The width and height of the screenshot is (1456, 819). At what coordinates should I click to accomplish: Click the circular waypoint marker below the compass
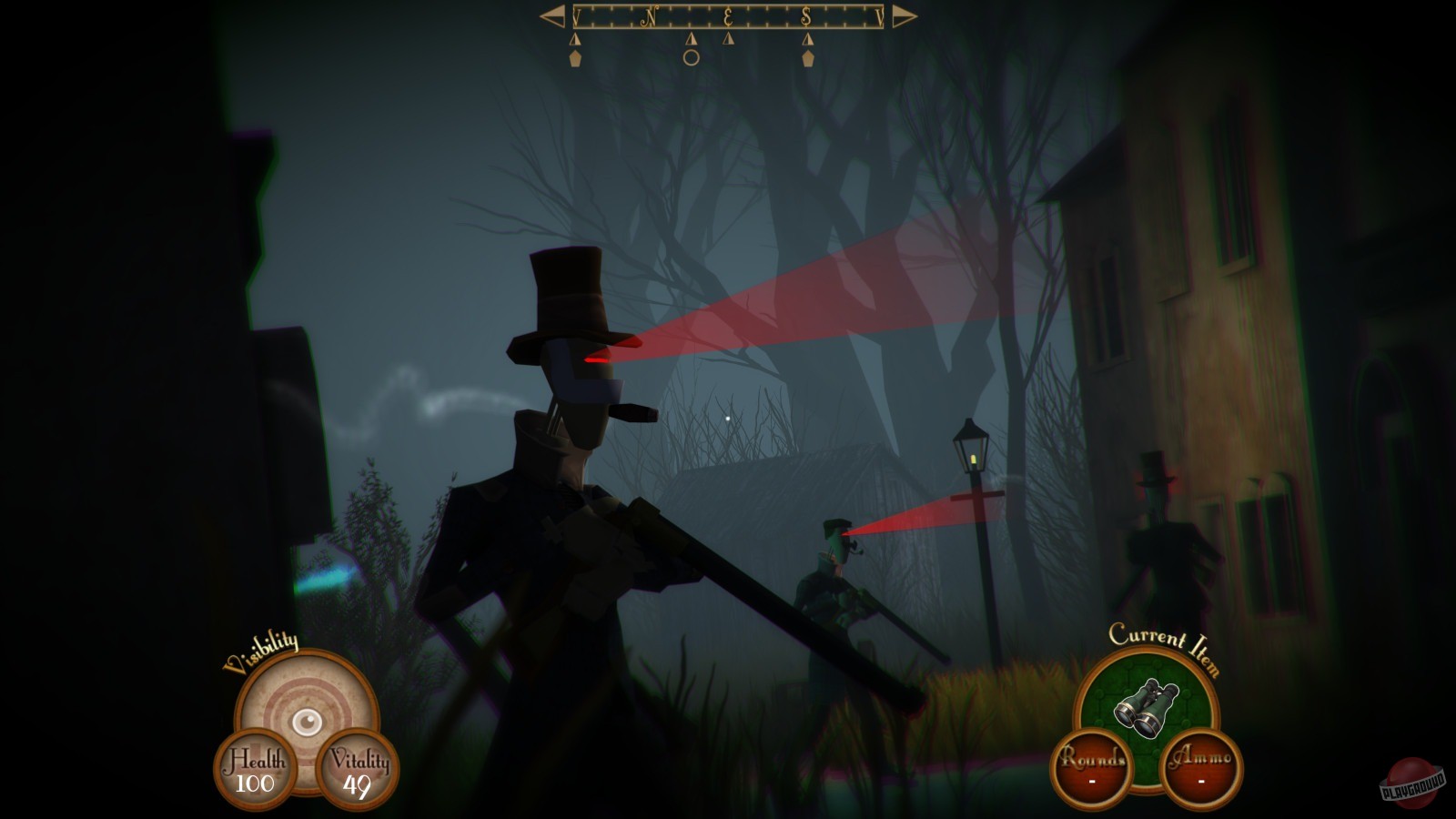click(x=691, y=56)
